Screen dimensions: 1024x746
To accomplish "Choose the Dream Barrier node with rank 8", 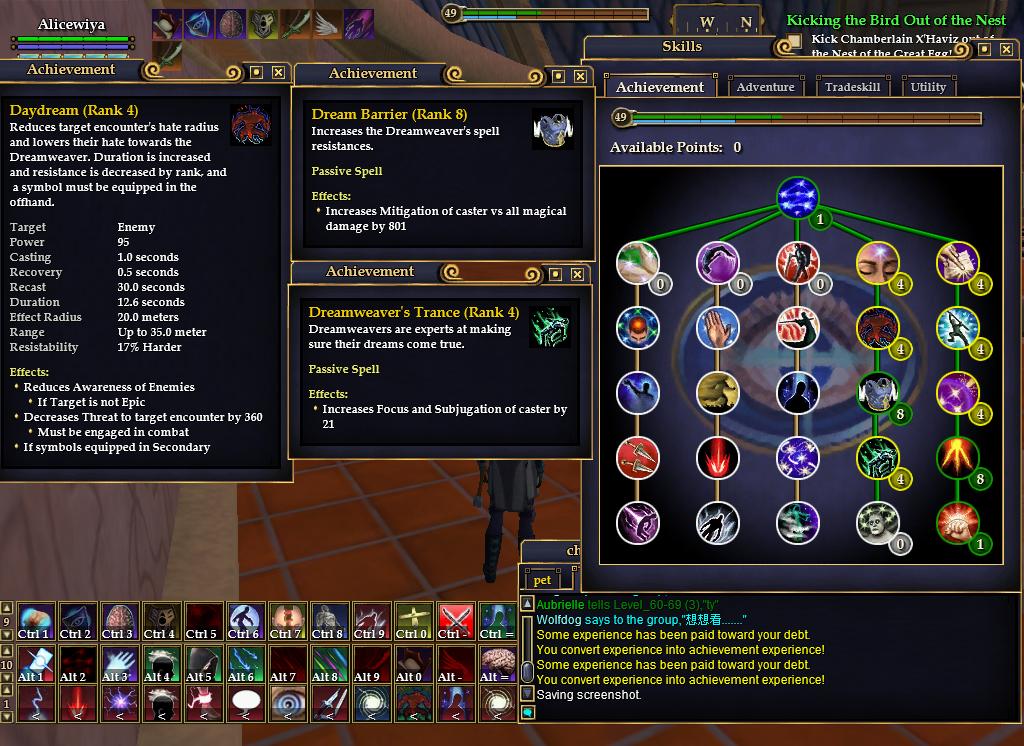I will (x=877, y=392).
